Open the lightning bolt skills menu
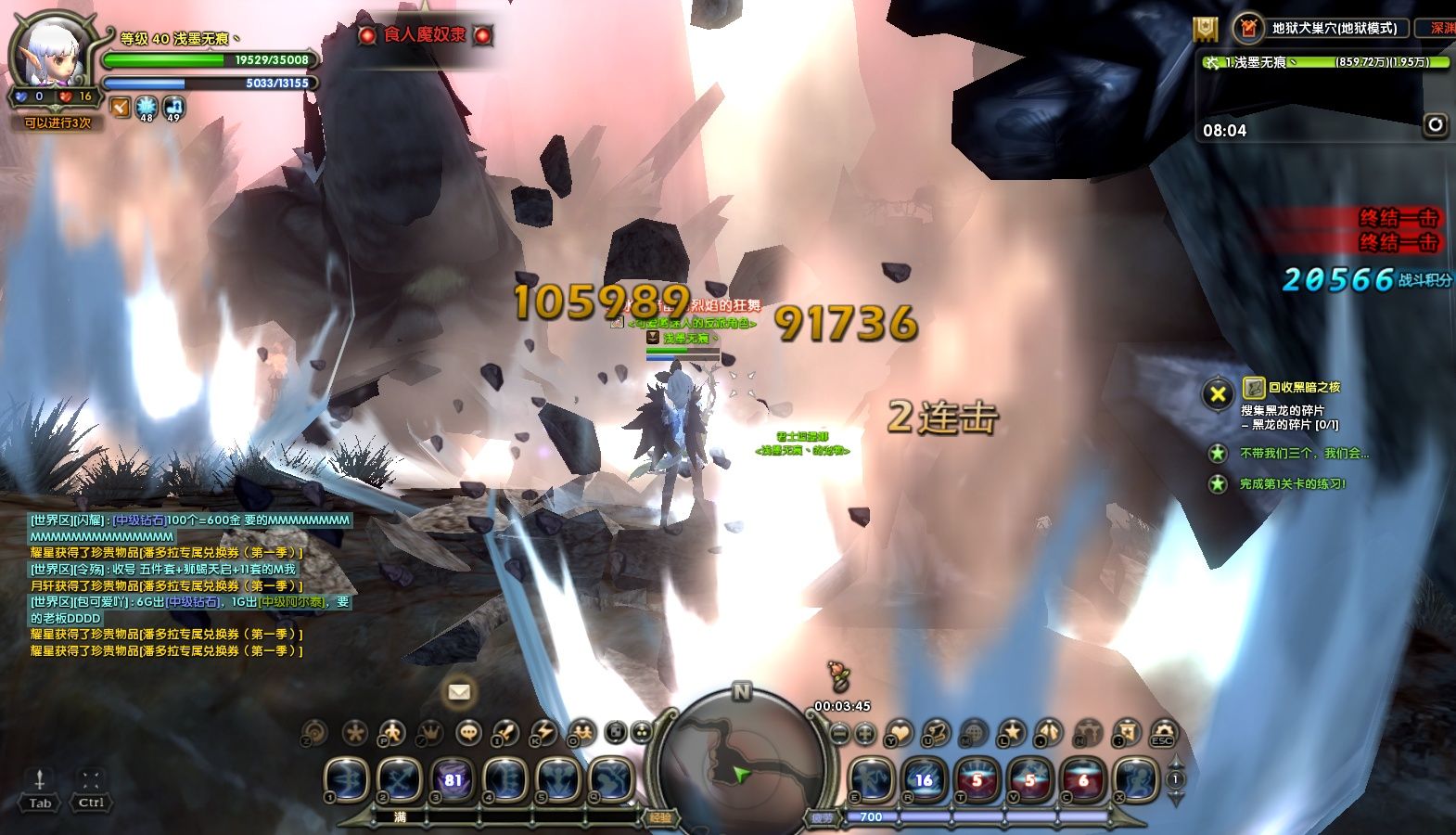This screenshot has width=1456, height=835. [x=543, y=733]
